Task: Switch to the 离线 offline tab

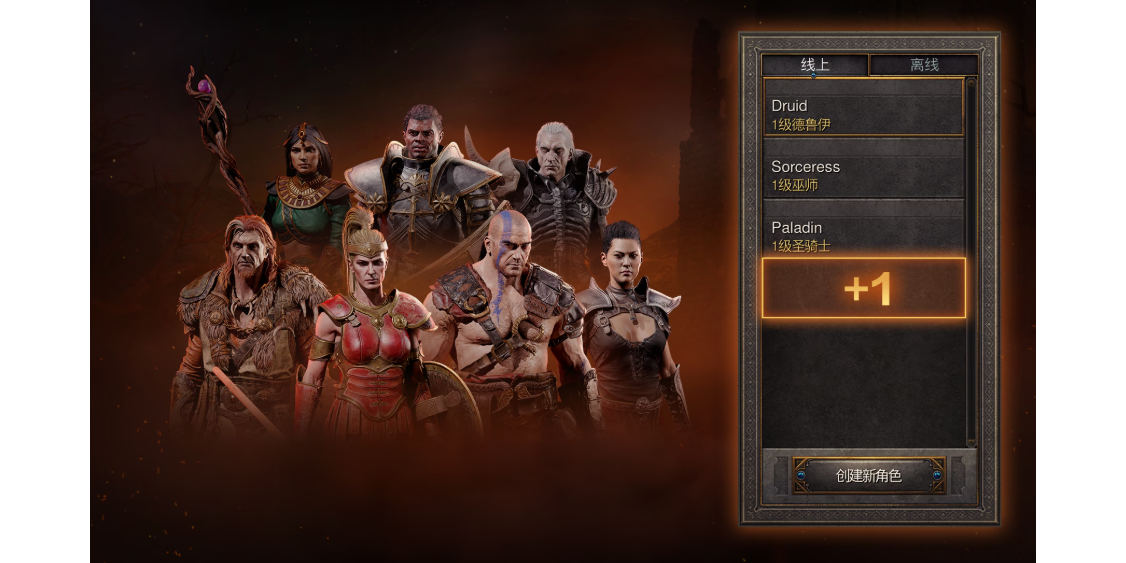Action: point(923,65)
